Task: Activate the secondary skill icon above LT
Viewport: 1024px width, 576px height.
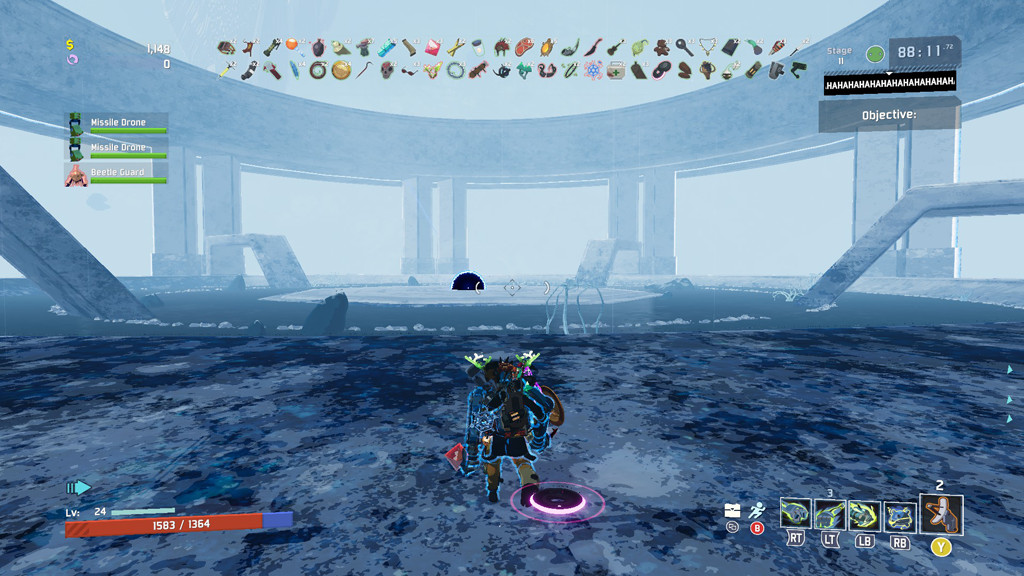Action: click(829, 515)
